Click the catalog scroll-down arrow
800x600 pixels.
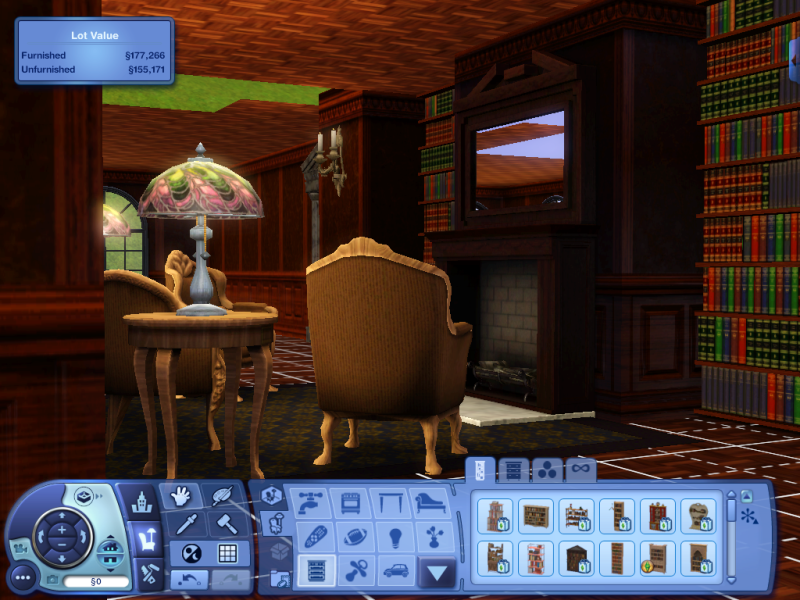point(731,579)
